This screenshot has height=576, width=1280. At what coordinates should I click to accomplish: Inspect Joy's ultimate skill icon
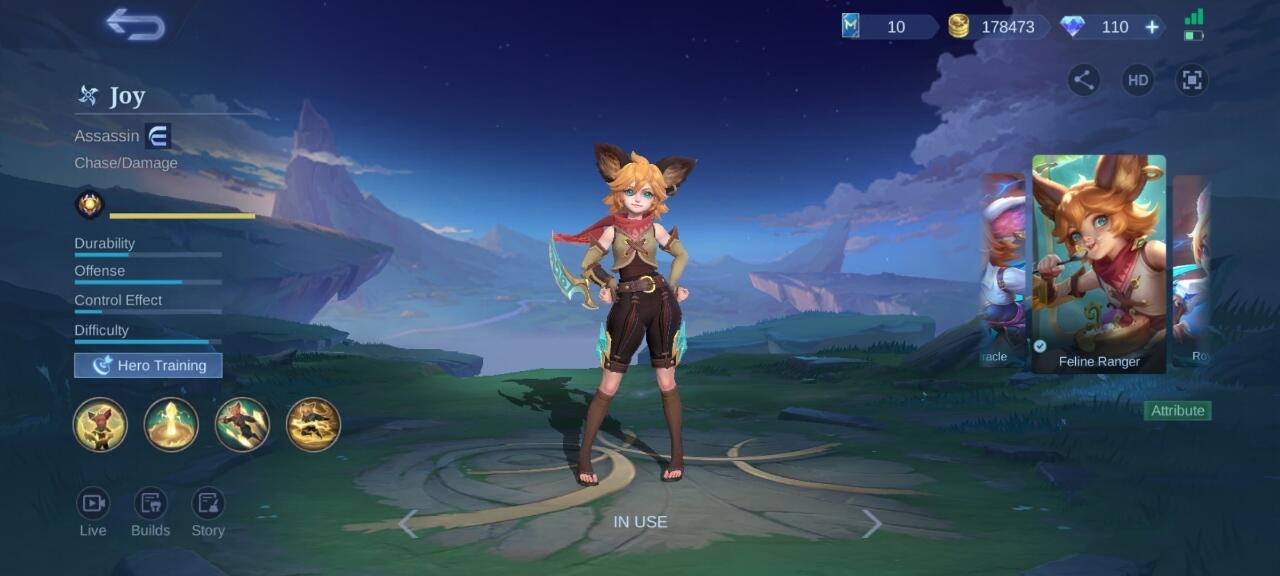[x=313, y=425]
